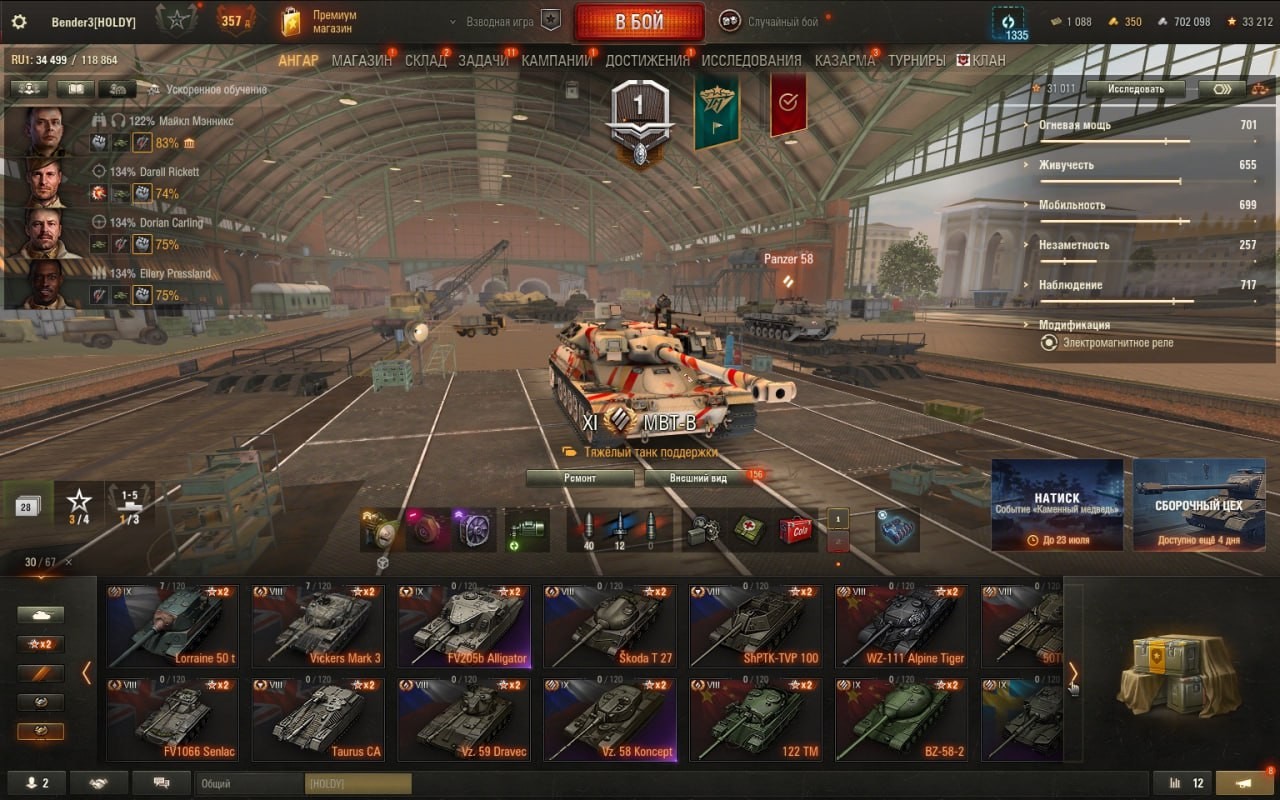The image size is (1280, 800).
Task: Go to the ЗАДАЧИ tab
Action: pyautogui.click(x=483, y=60)
